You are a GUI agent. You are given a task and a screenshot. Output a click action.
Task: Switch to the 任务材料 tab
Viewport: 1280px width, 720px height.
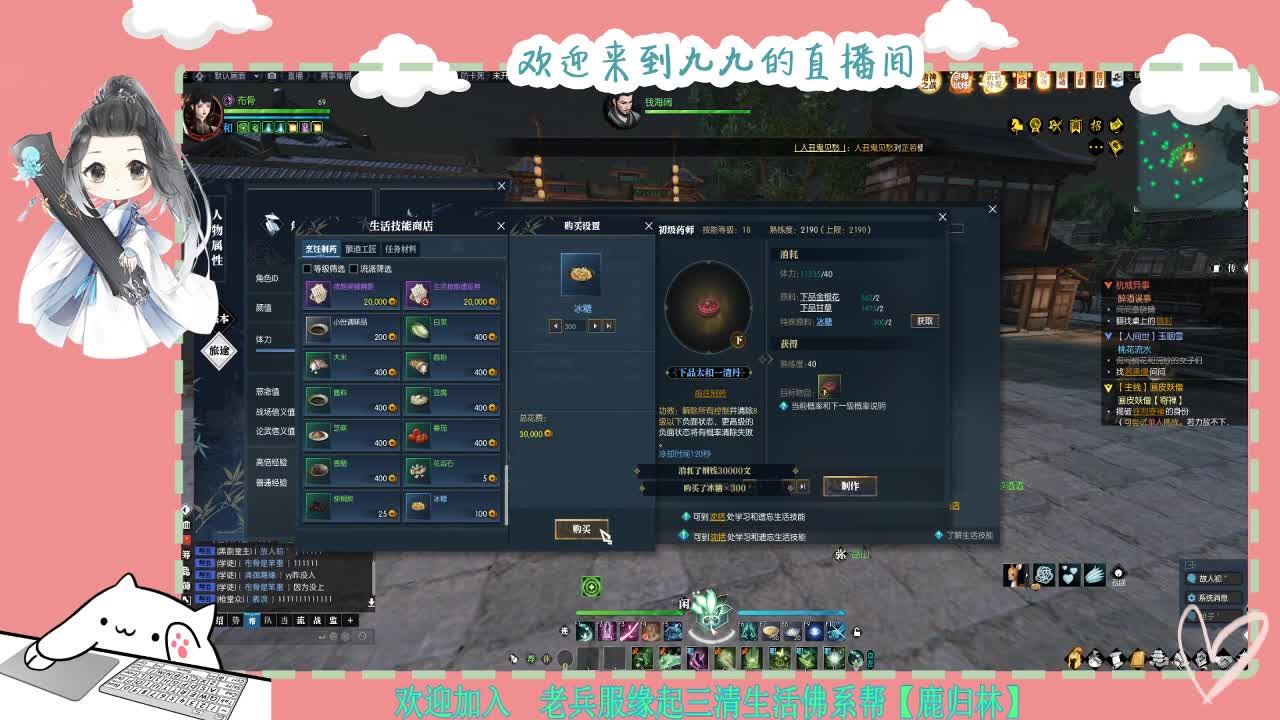pos(400,248)
